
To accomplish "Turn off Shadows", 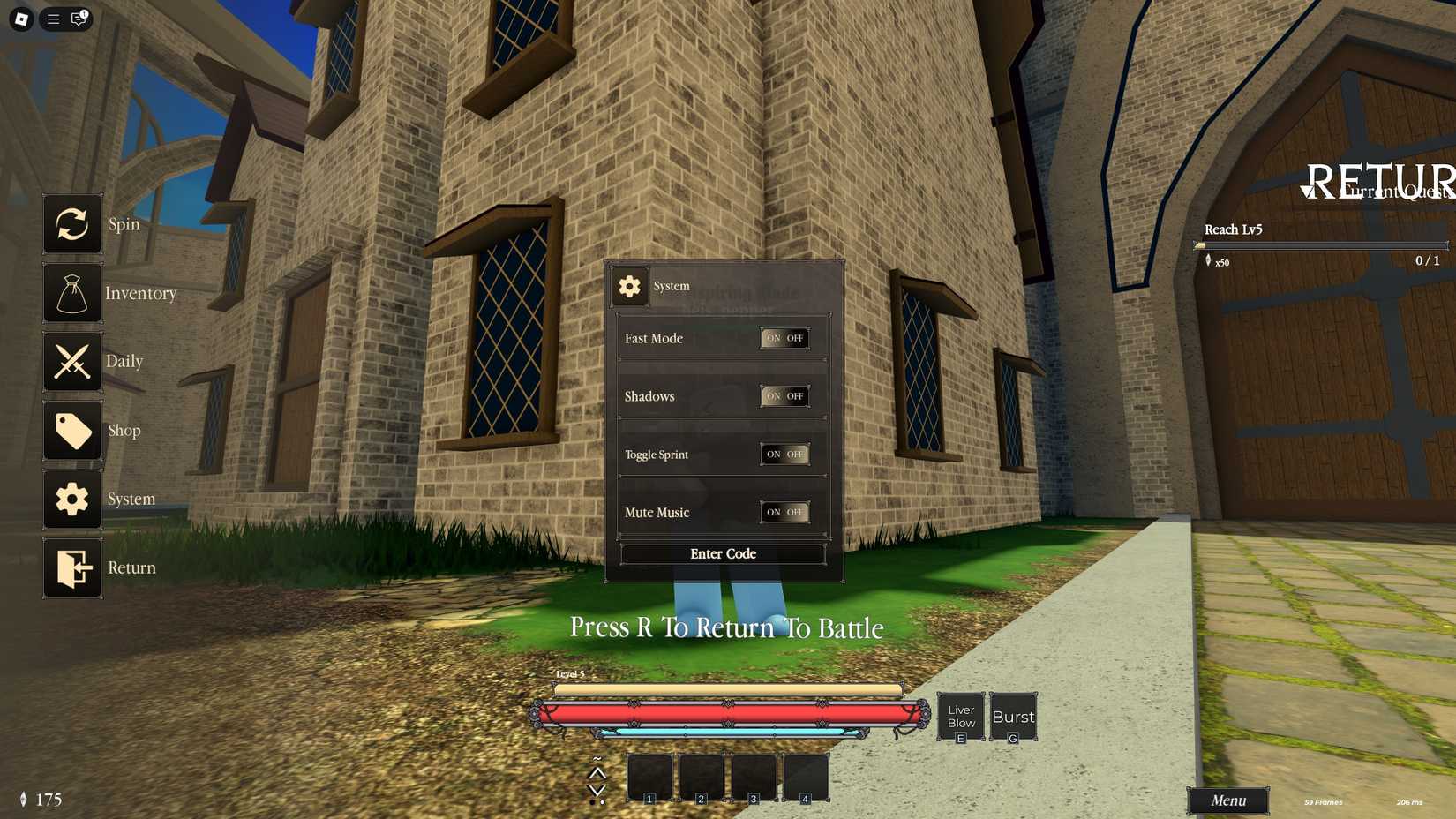I will [x=797, y=396].
